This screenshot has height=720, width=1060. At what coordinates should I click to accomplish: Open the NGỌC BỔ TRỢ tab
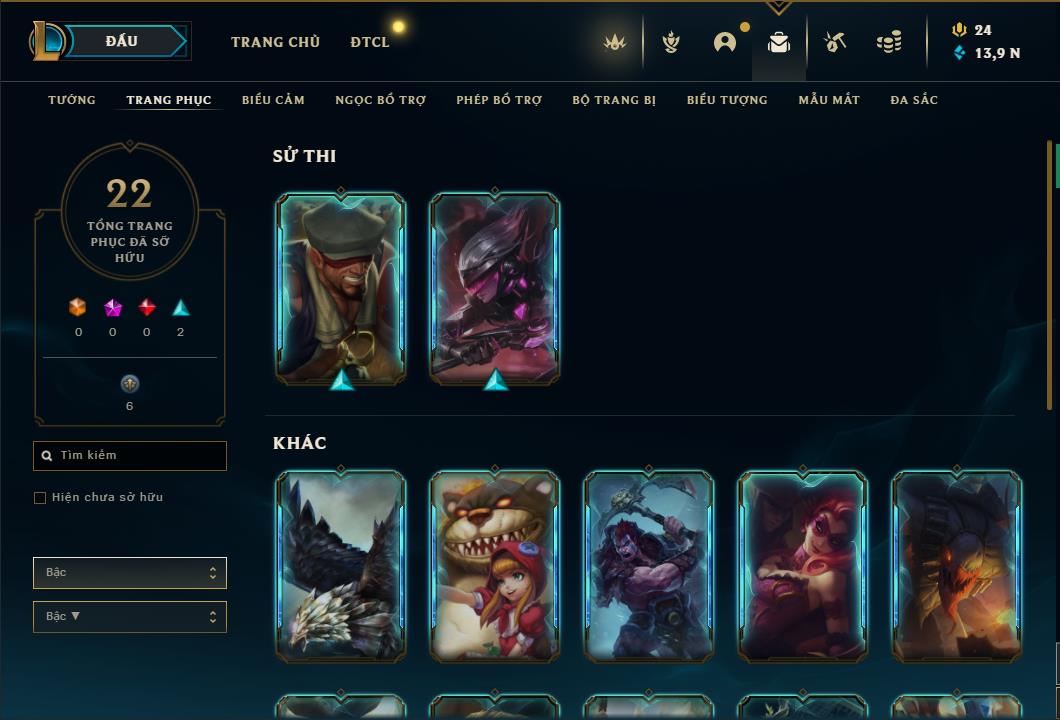click(380, 100)
